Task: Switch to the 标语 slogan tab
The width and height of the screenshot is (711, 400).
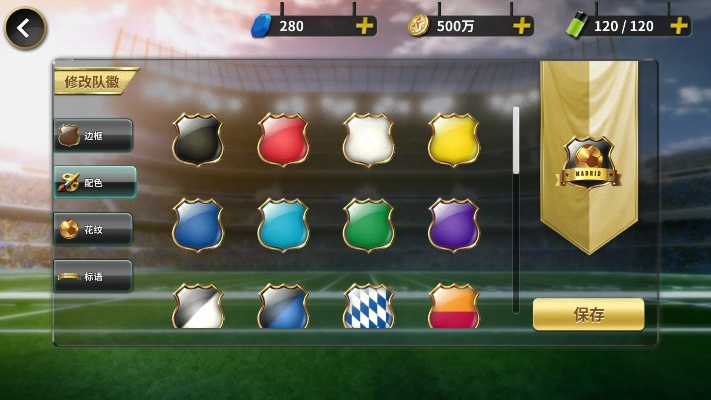Action: 93,276
